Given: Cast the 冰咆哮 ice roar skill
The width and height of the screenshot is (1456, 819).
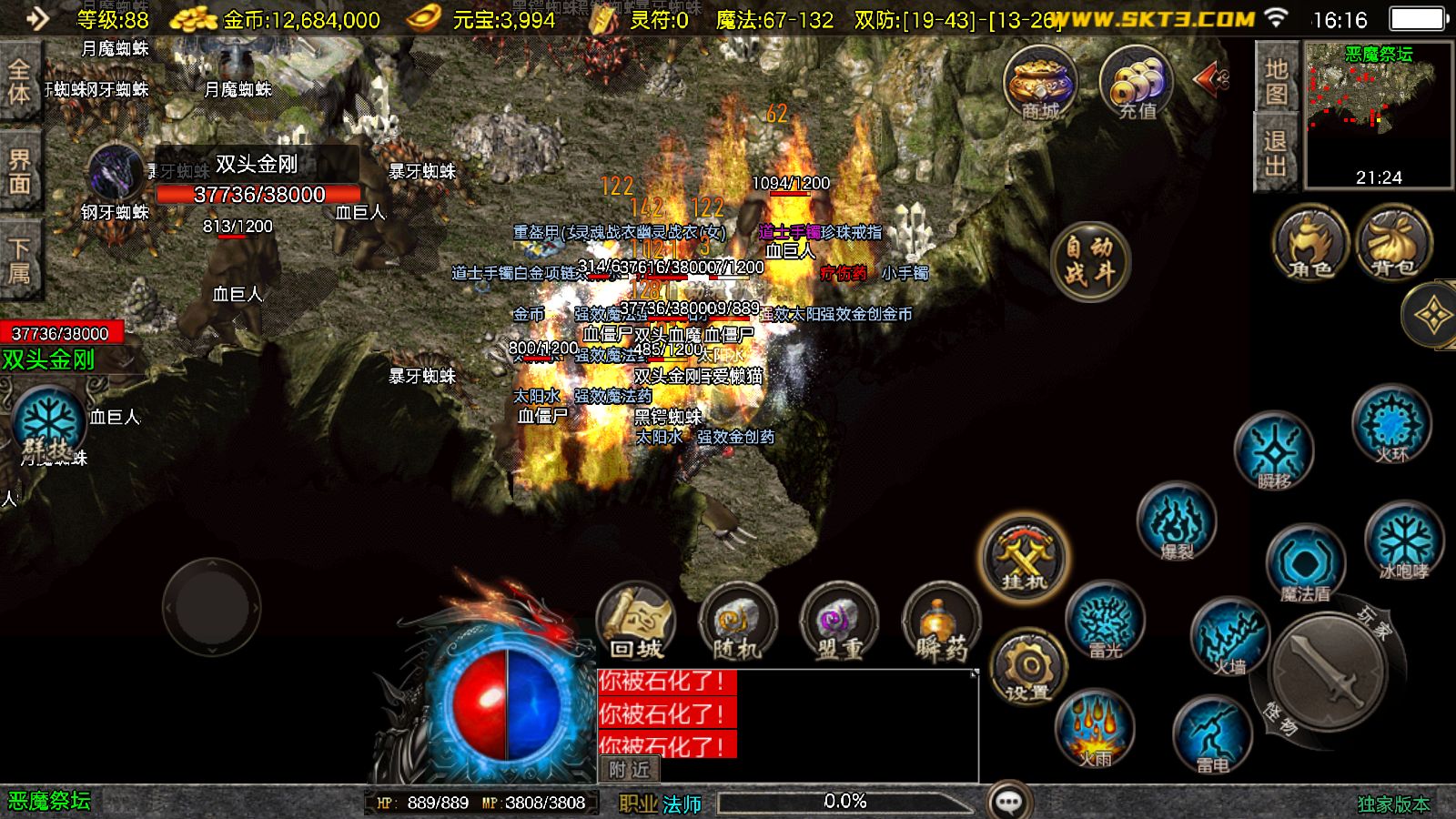Looking at the screenshot, I should click(1403, 541).
